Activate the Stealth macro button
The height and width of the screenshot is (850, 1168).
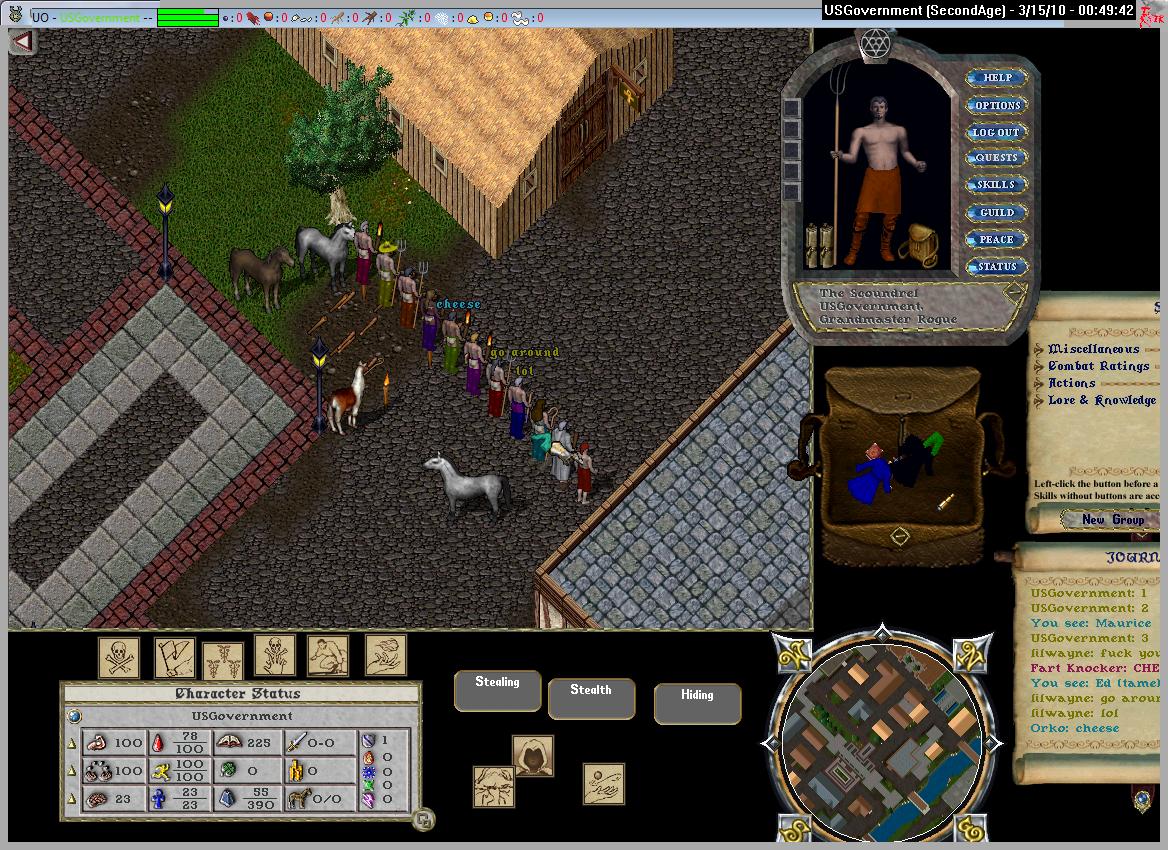point(590,697)
